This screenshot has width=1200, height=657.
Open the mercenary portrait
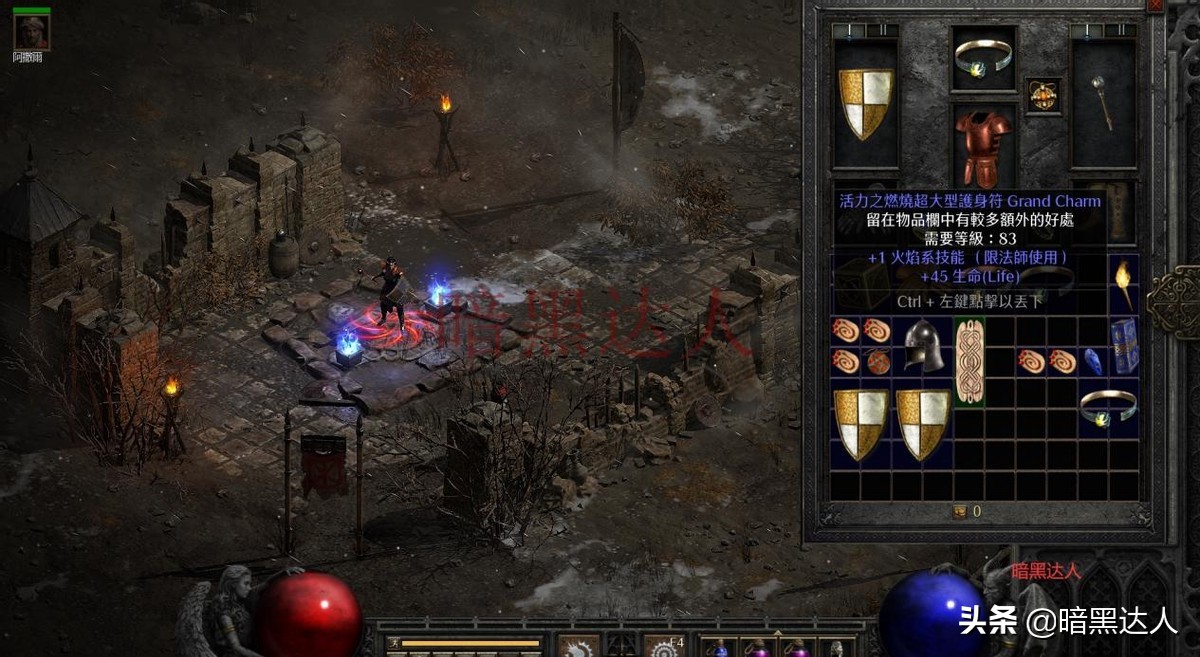point(31,33)
